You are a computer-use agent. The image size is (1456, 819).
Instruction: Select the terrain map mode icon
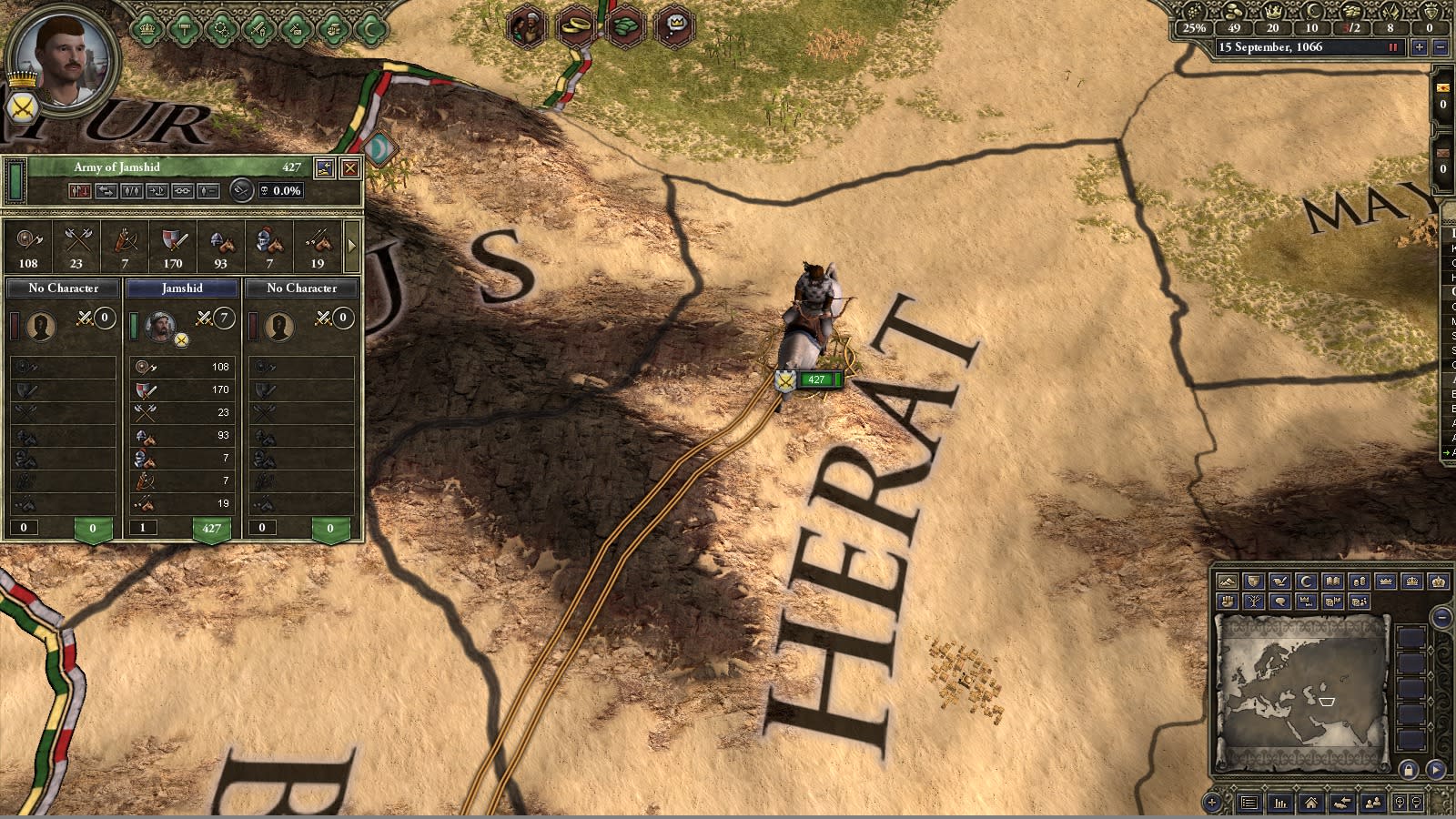click(1228, 582)
